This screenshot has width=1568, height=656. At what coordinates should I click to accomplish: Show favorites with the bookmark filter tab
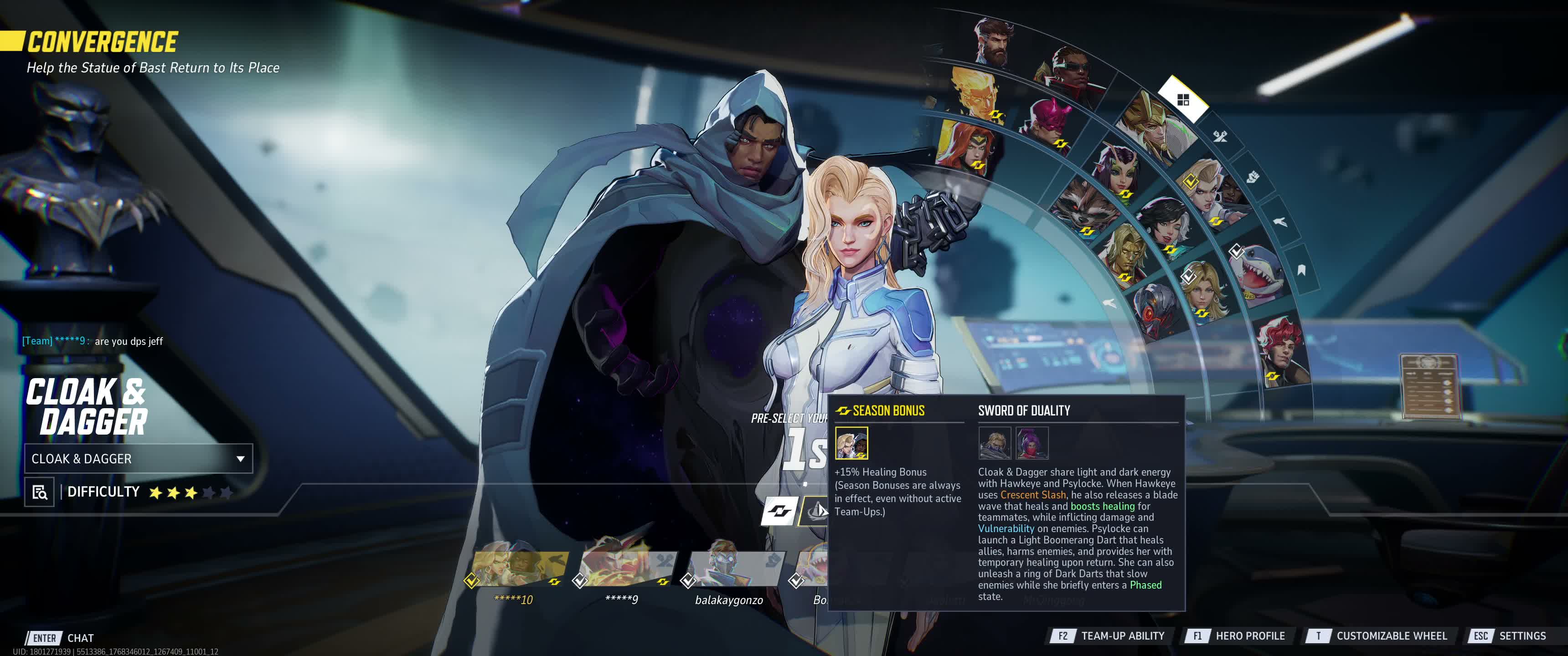tap(1301, 270)
